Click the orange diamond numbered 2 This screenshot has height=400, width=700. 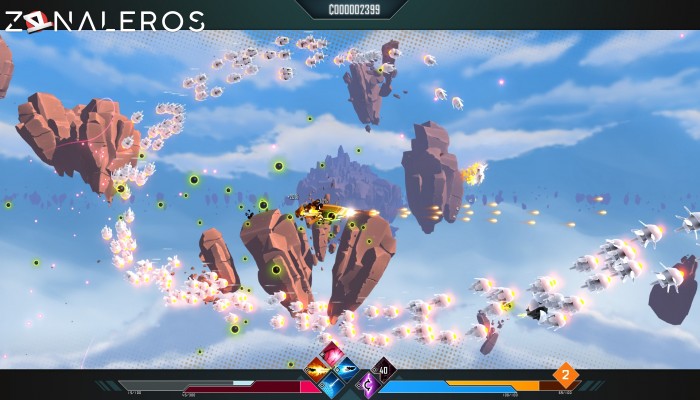coord(565,376)
